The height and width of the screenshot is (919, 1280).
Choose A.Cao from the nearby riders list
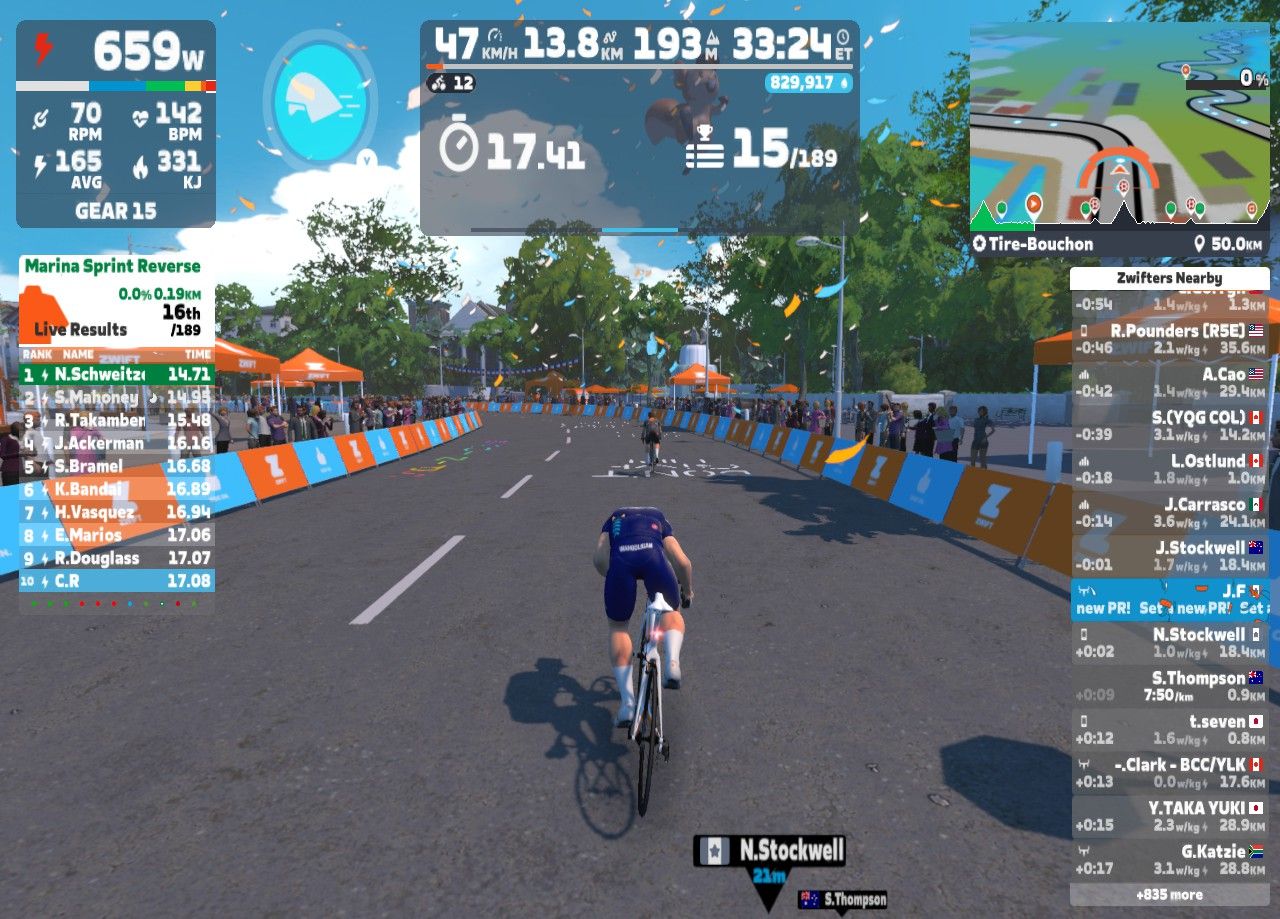tap(1169, 382)
